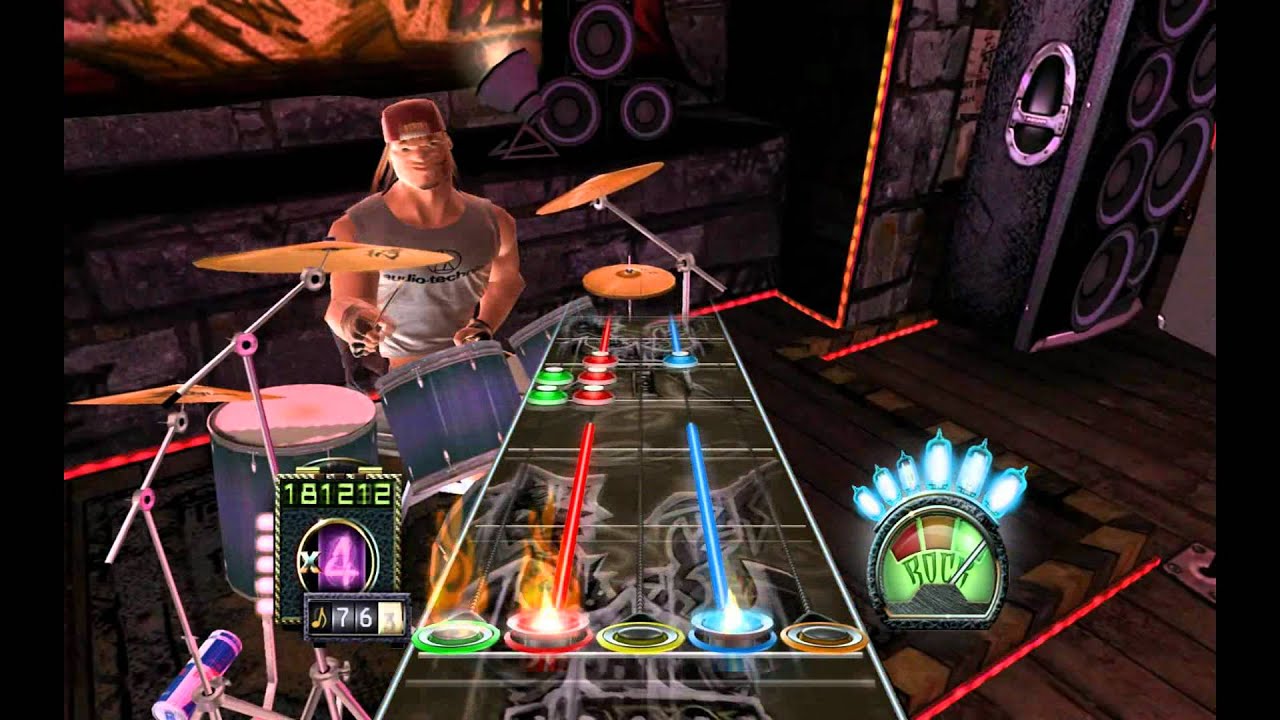
Task: Hit the green fret target
Action: [455, 636]
